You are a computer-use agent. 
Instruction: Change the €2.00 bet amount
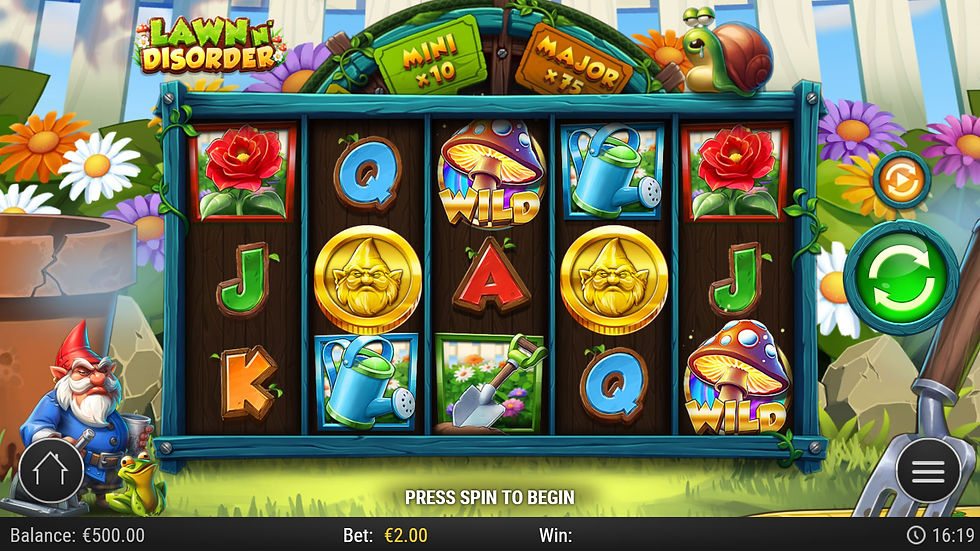click(x=405, y=535)
